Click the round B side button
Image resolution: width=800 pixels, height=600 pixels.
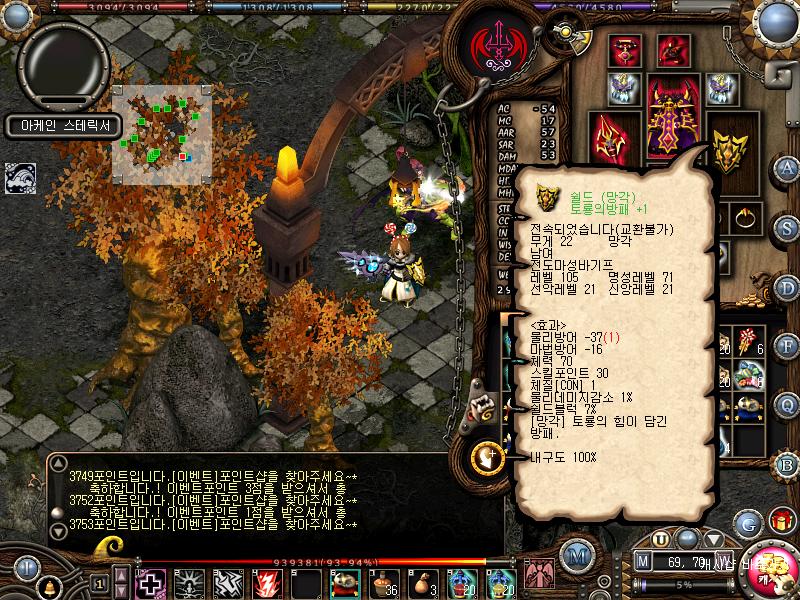[787, 464]
